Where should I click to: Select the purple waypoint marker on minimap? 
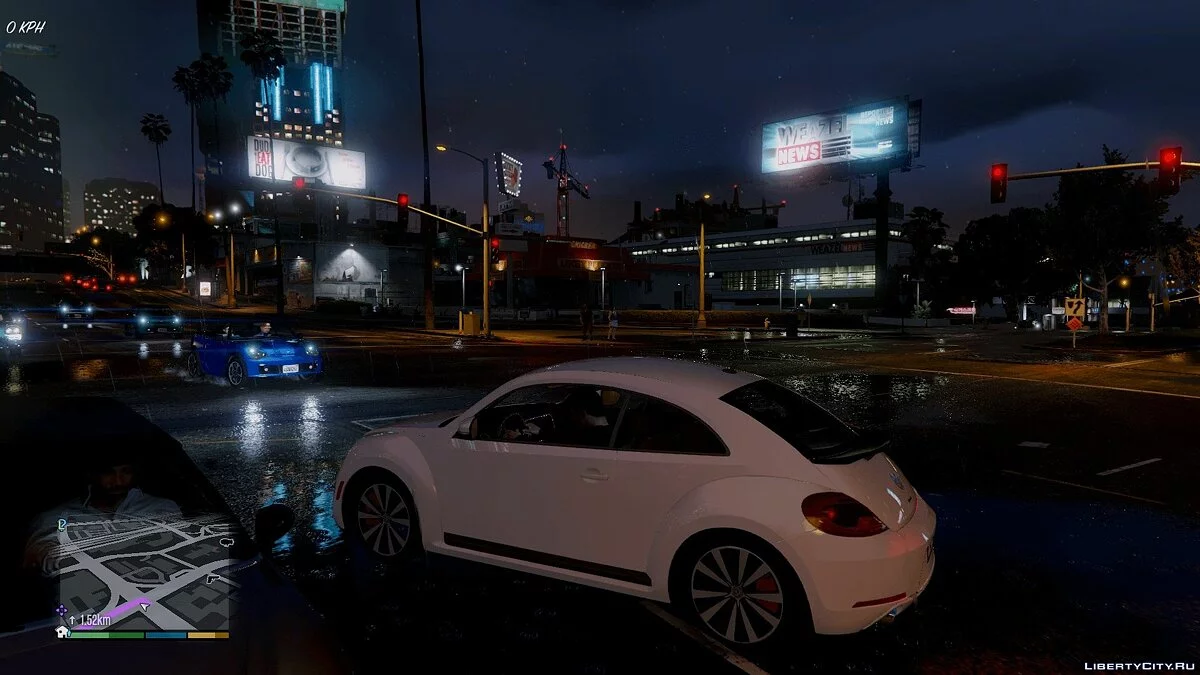coord(62,609)
